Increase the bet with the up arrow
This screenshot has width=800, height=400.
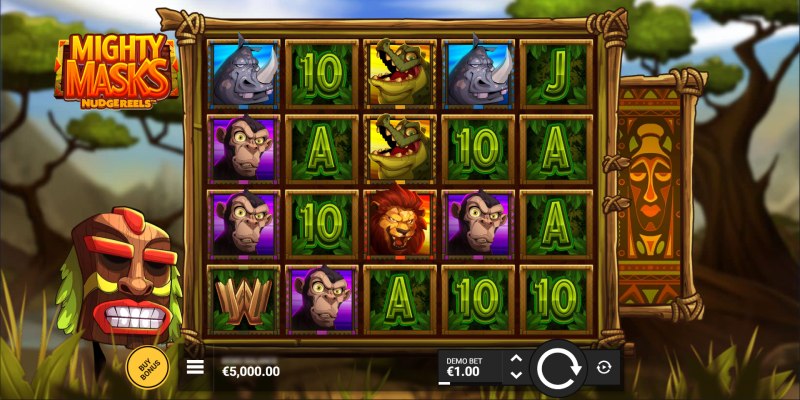(516, 359)
